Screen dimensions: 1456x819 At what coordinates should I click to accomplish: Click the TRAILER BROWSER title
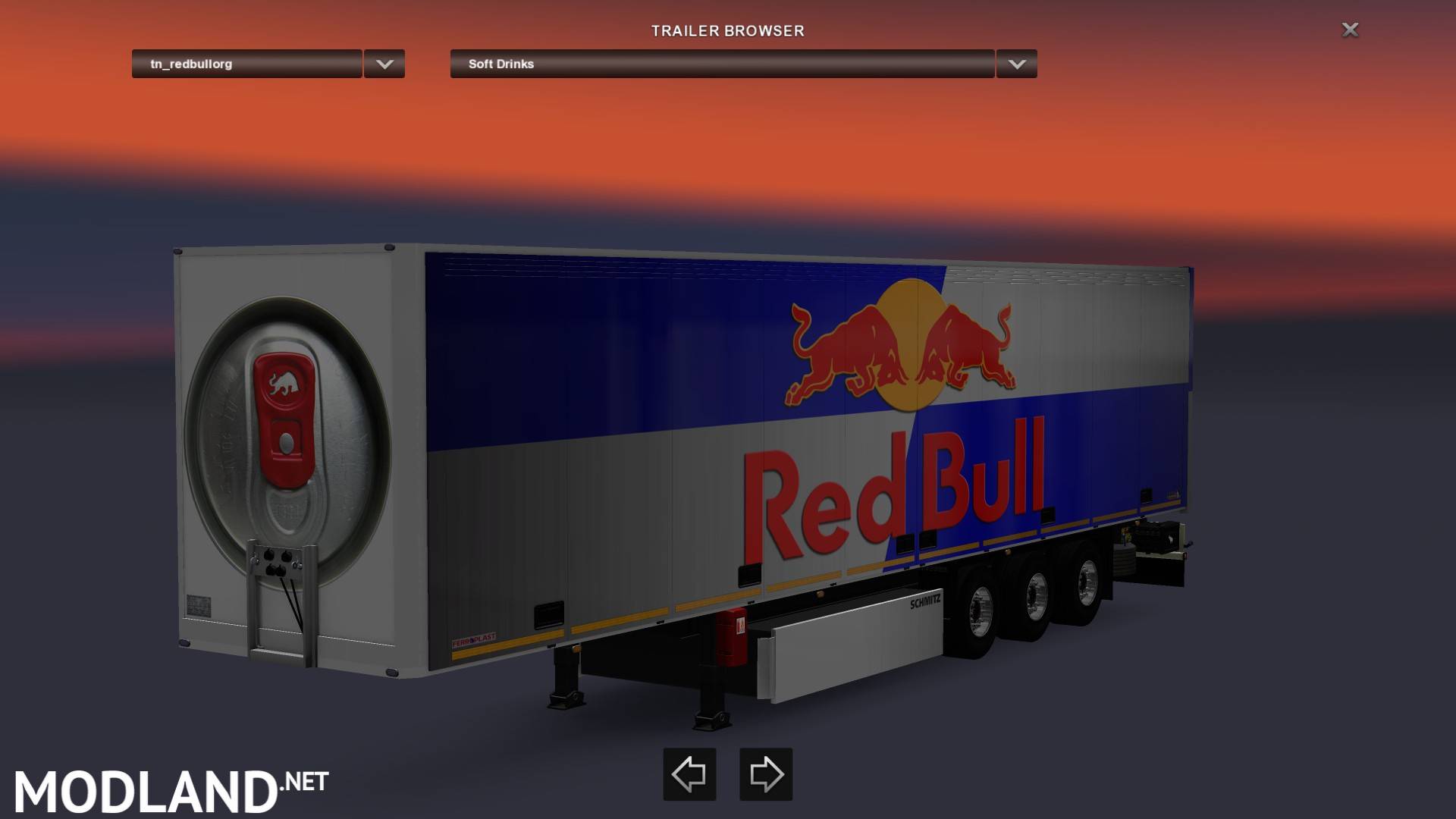coord(727,31)
